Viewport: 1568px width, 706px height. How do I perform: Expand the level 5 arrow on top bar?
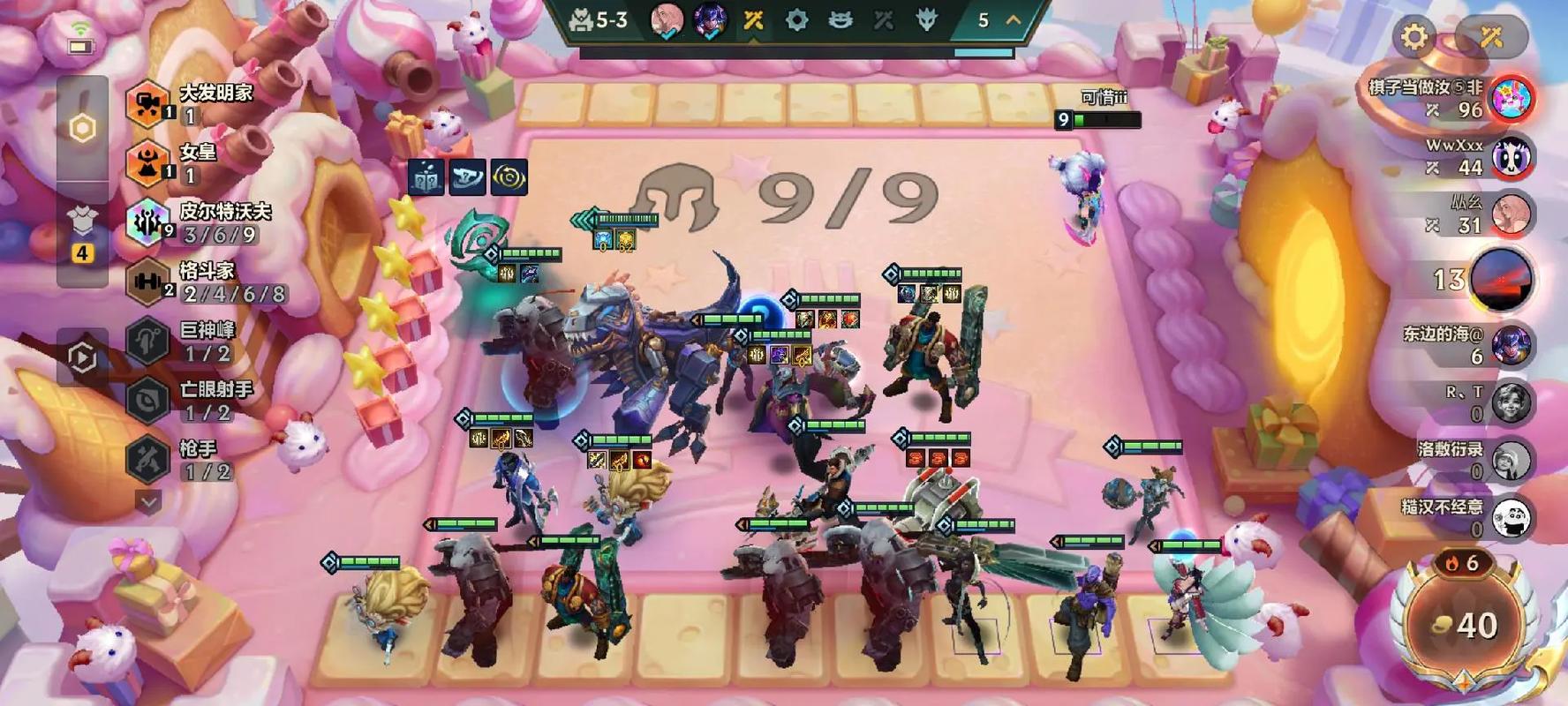tap(1013, 19)
